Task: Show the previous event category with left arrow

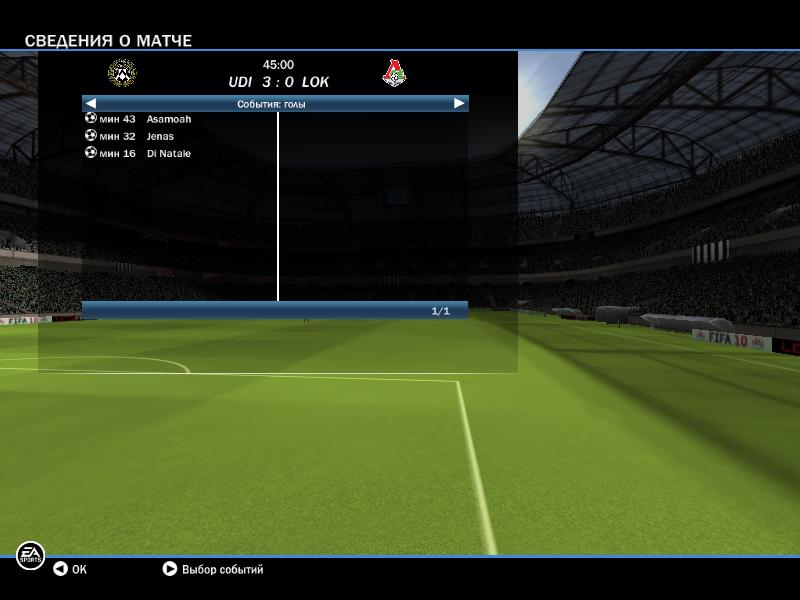Action: point(91,103)
